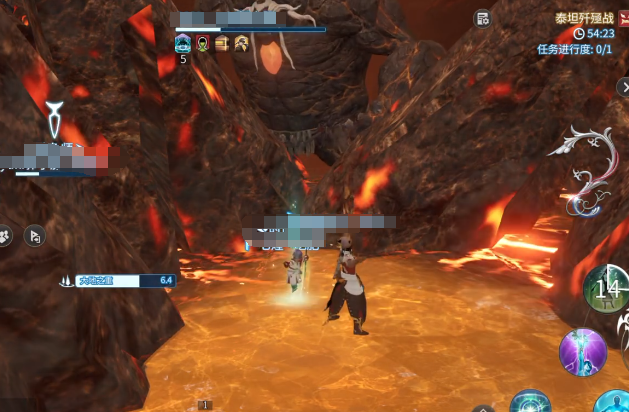Select the teal helmet buff icon
The width and height of the screenshot is (629, 412).
[x=183, y=43]
